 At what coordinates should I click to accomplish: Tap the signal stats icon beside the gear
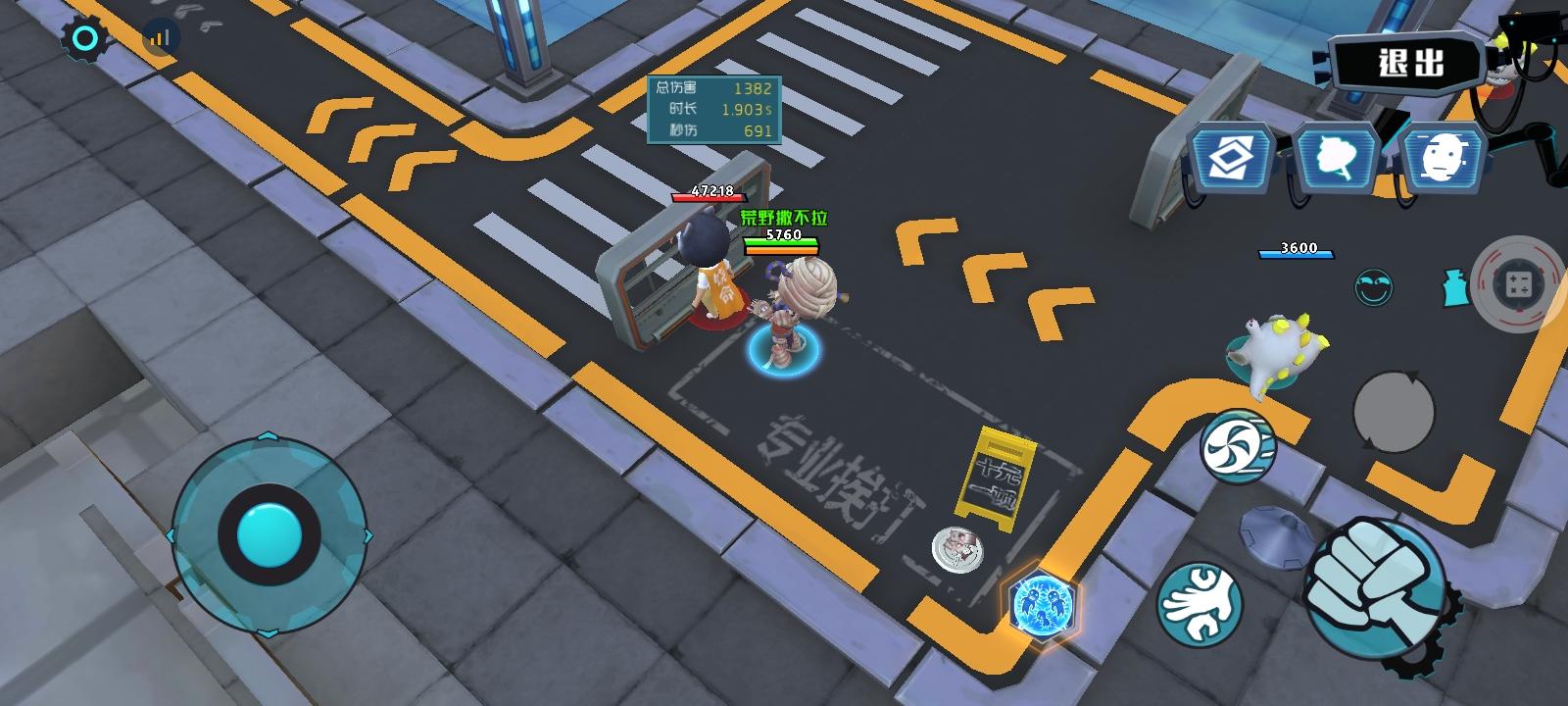tap(159, 35)
